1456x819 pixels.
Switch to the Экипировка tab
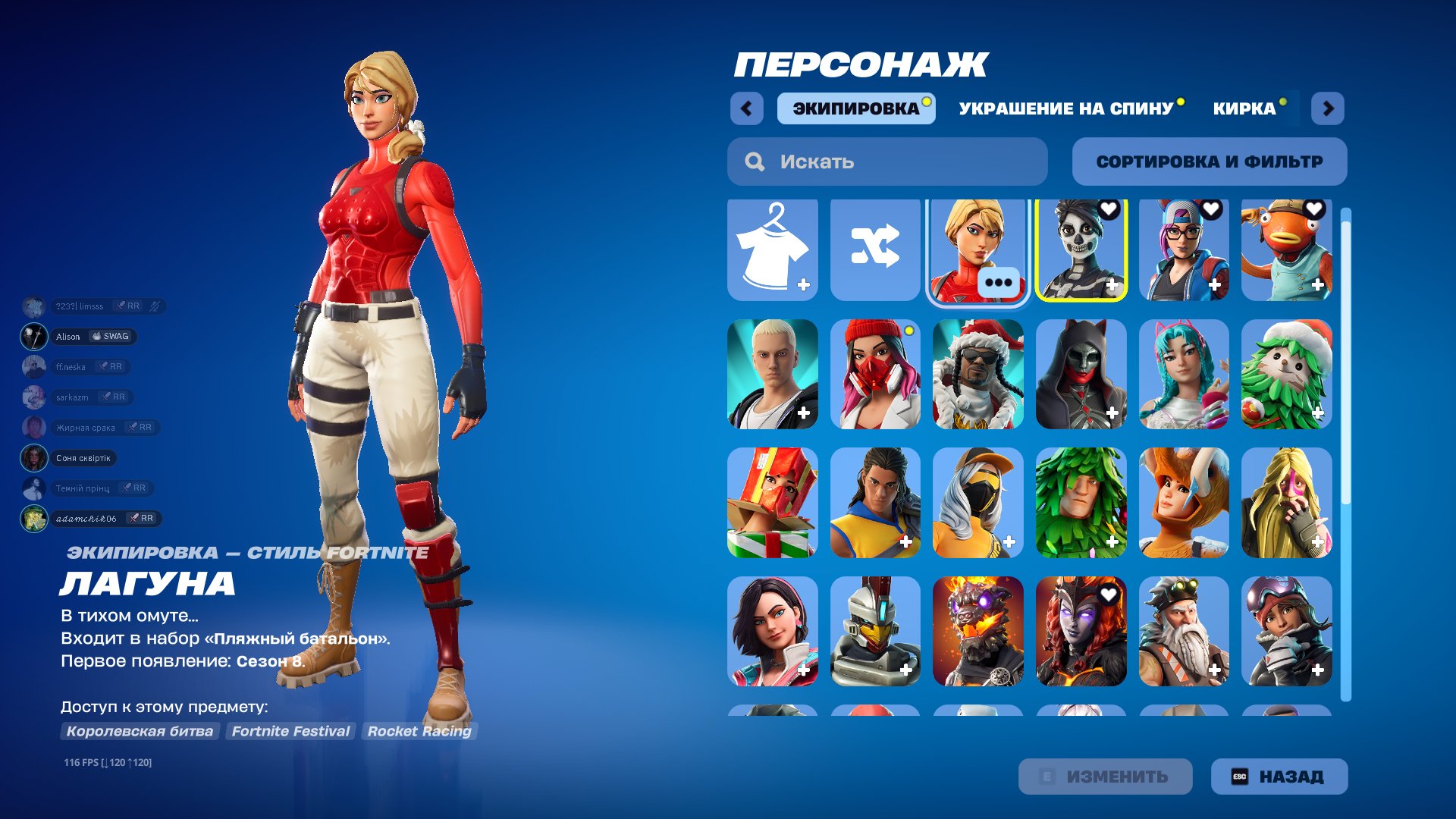click(x=855, y=108)
